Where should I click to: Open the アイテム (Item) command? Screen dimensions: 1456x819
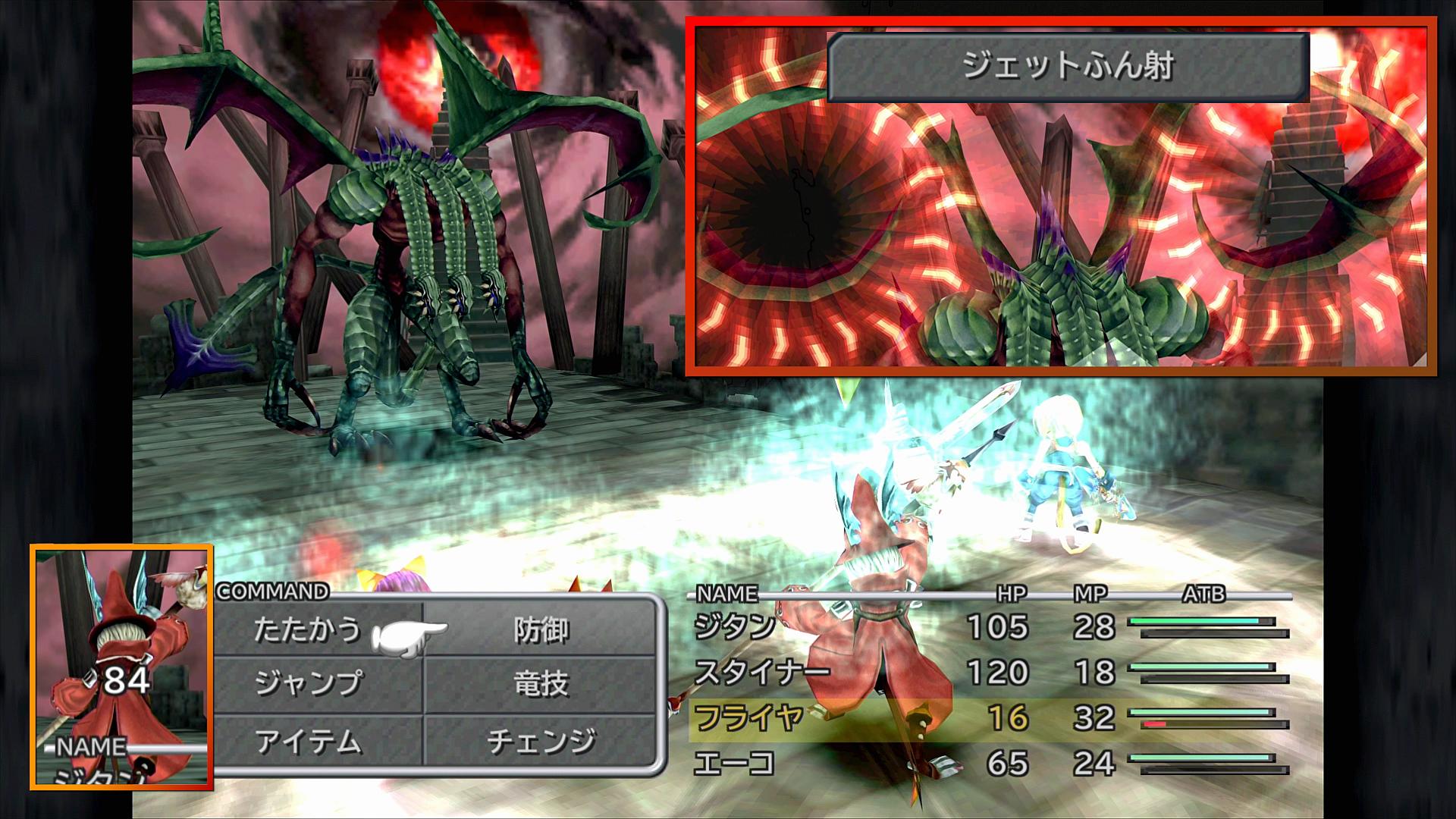coord(308,742)
